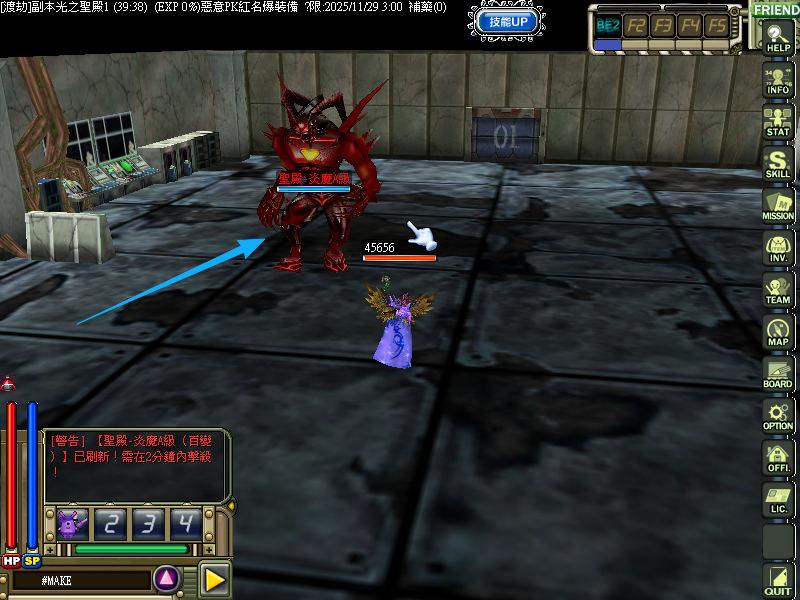Click the QUIT button
The height and width of the screenshot is (600, 800).
point(778,580)
